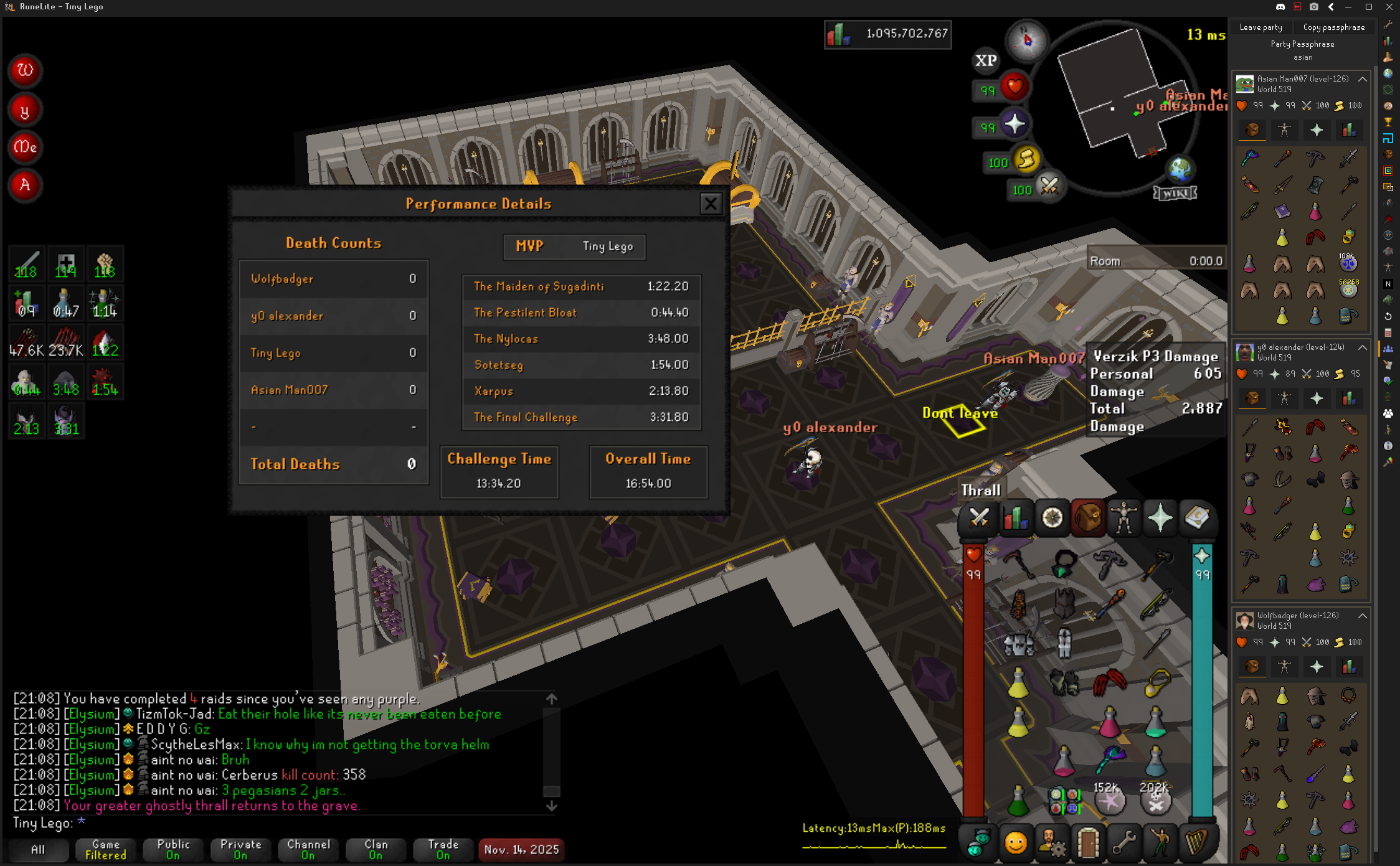Image resolution: width=1400 pixels, height=866 pixels.
Task: Close the Performance Details window
Action: click(x=710, y=204)
